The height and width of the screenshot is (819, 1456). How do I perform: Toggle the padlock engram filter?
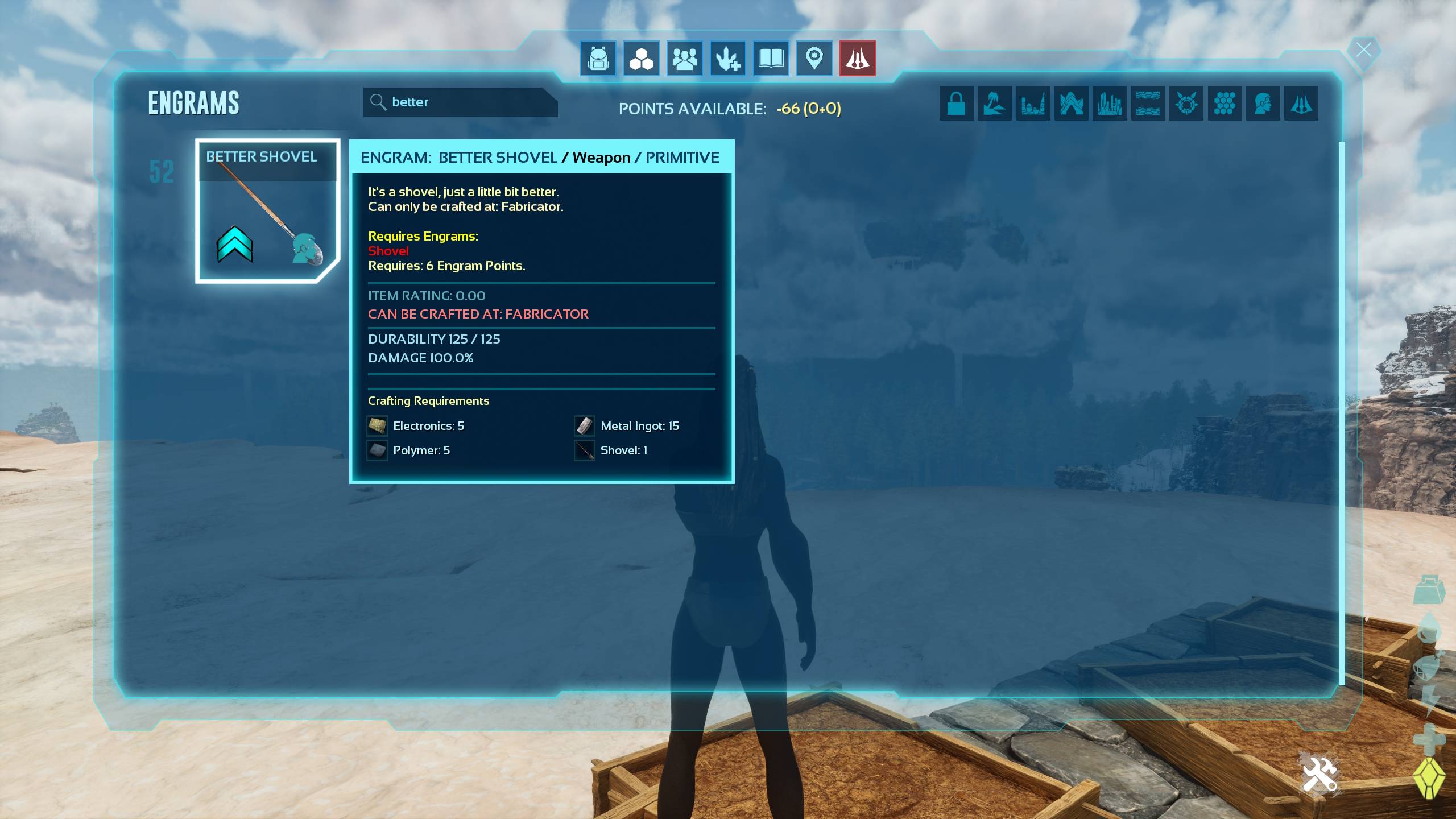point(956,104)
